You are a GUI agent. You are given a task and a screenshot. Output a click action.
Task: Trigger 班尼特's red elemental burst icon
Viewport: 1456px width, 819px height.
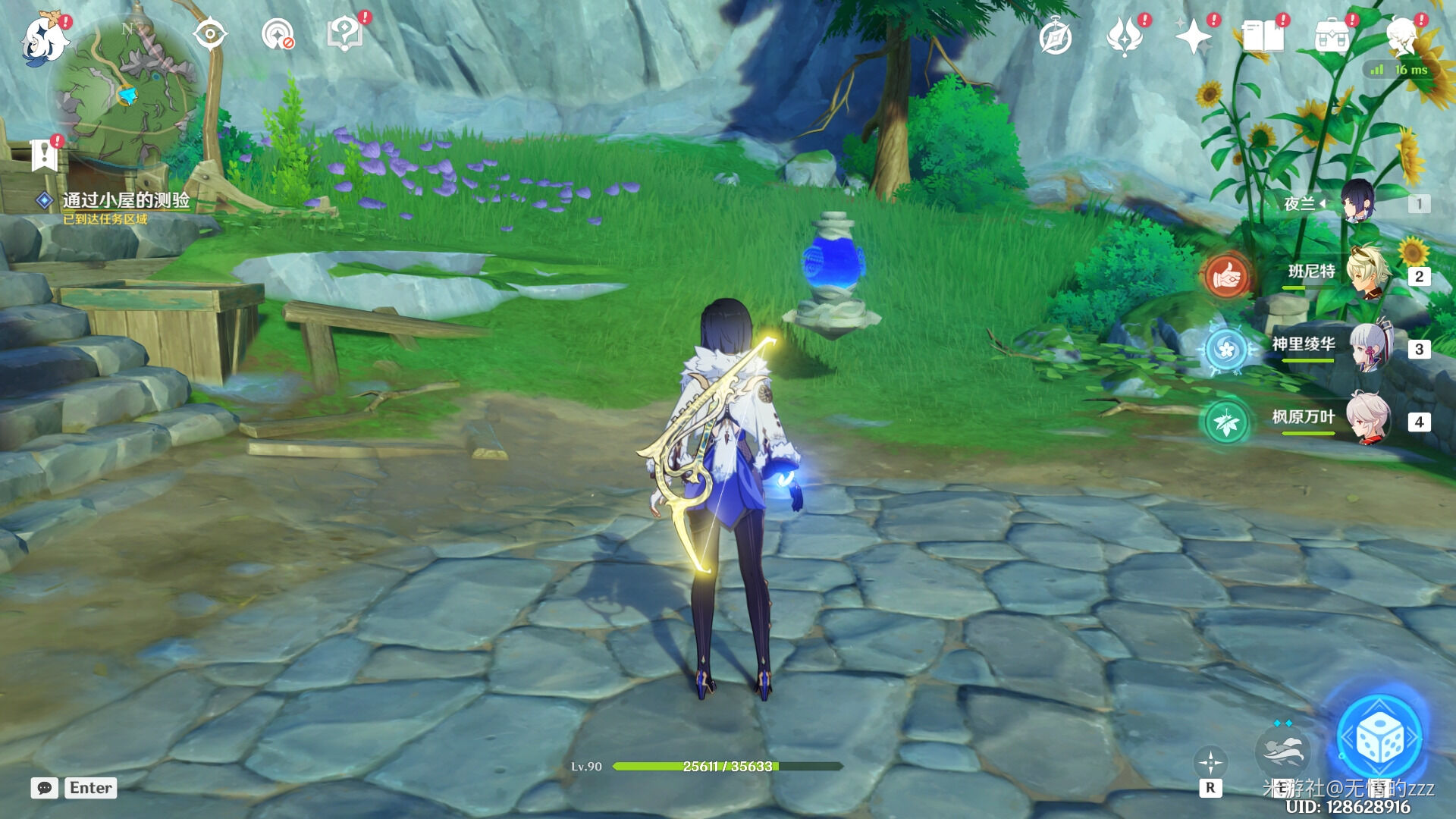point(1225,276)
